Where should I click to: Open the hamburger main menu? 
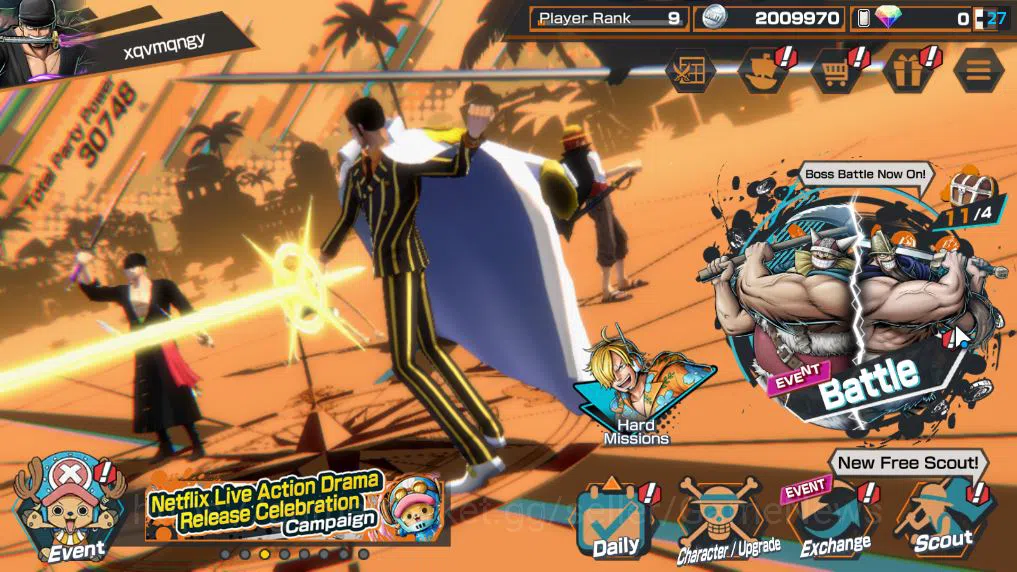coord(978,70)
